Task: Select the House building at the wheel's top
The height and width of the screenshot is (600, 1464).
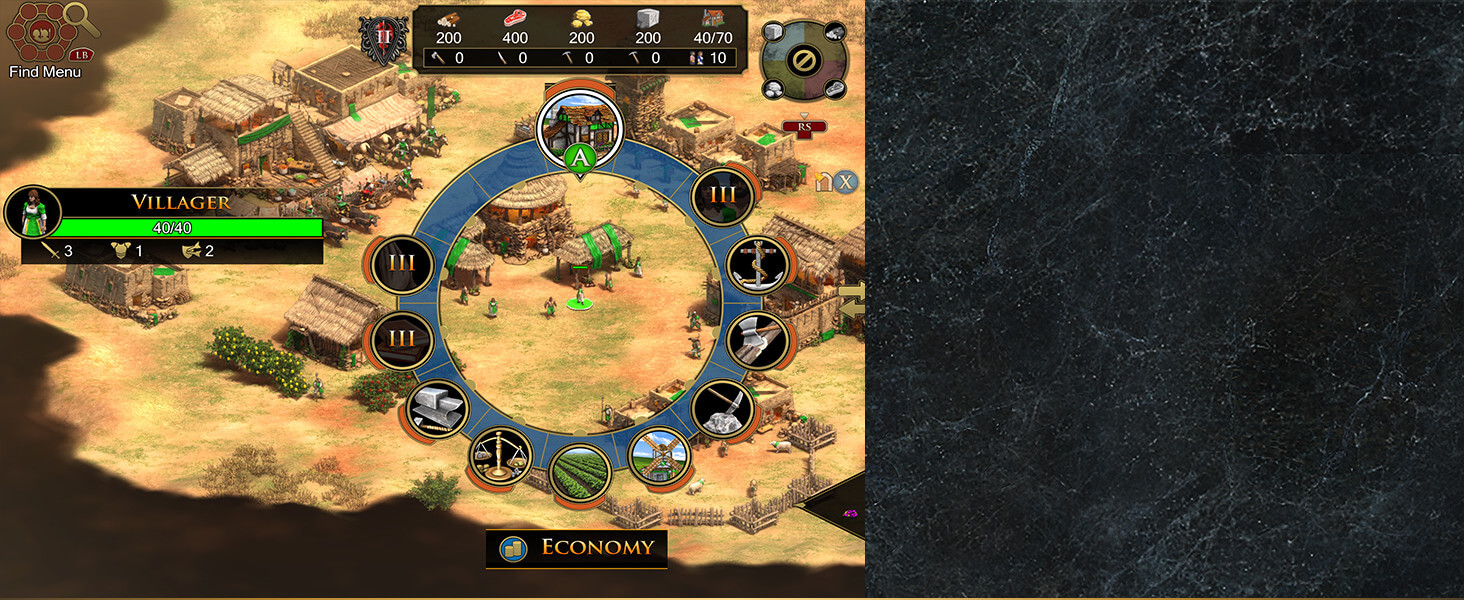Action: pyautogui.click(x=579, y=125)
